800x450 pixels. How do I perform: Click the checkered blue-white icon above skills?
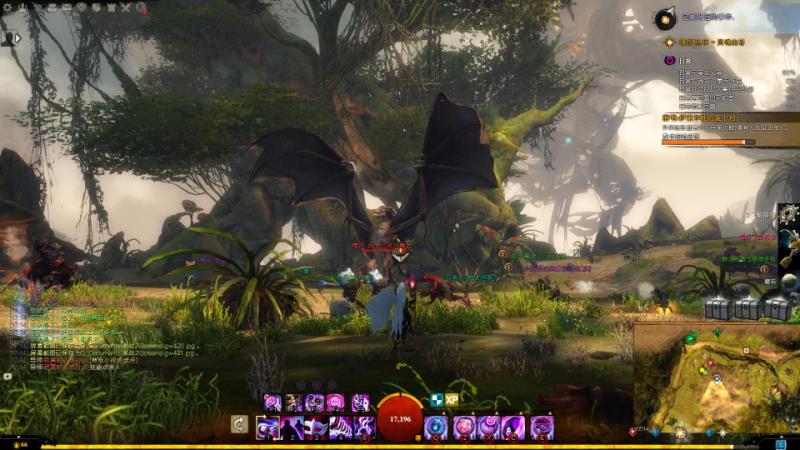click(x=436, y=398)
